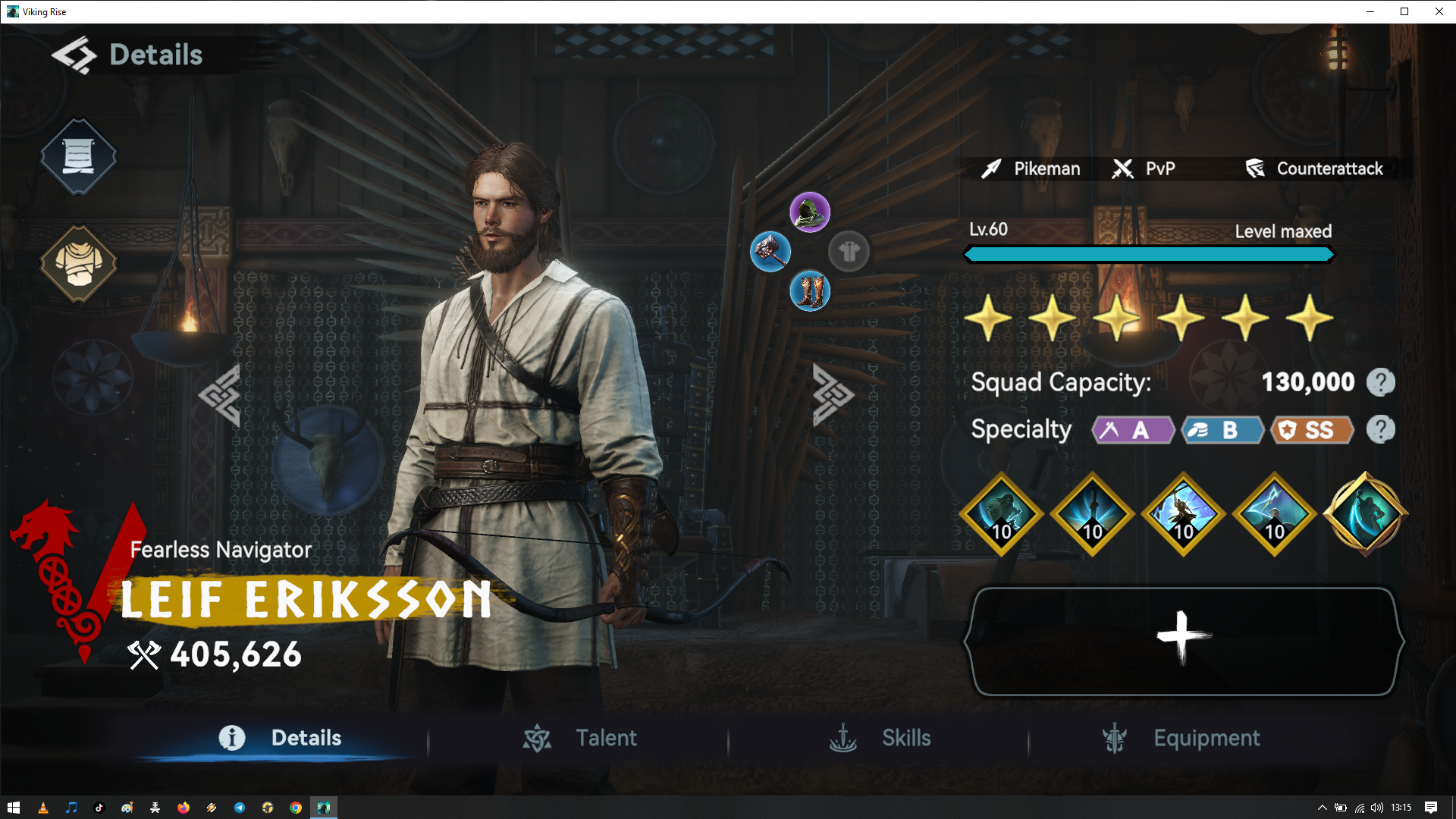Open Specialty help question mark
1456x819 pixels.
[1380, 430]
